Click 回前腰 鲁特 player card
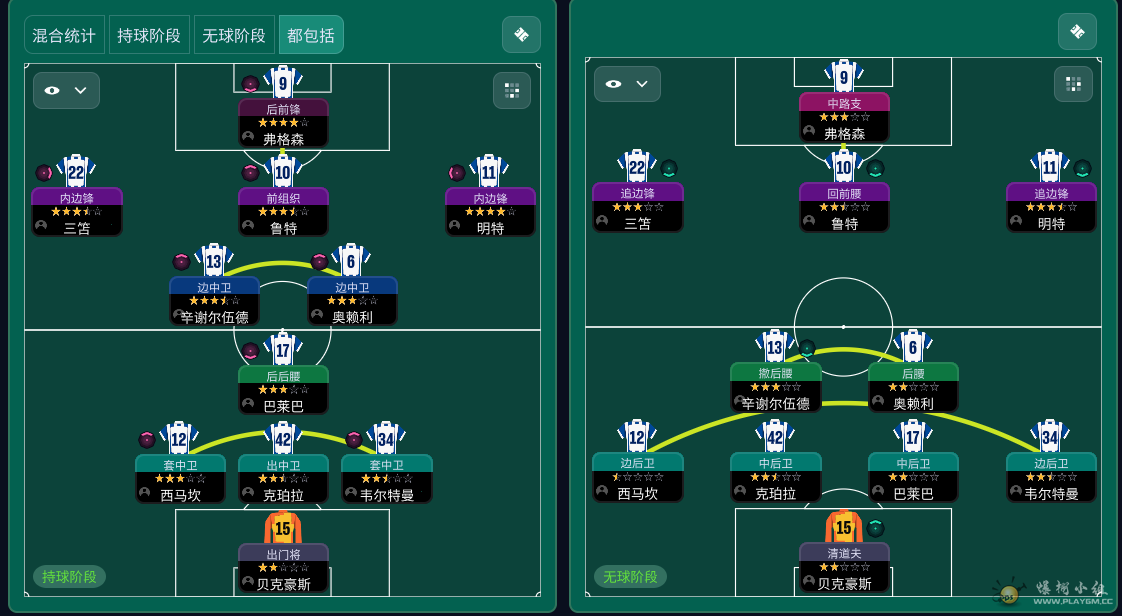This screenshot has height=616, width=1122. coord(844,207)
